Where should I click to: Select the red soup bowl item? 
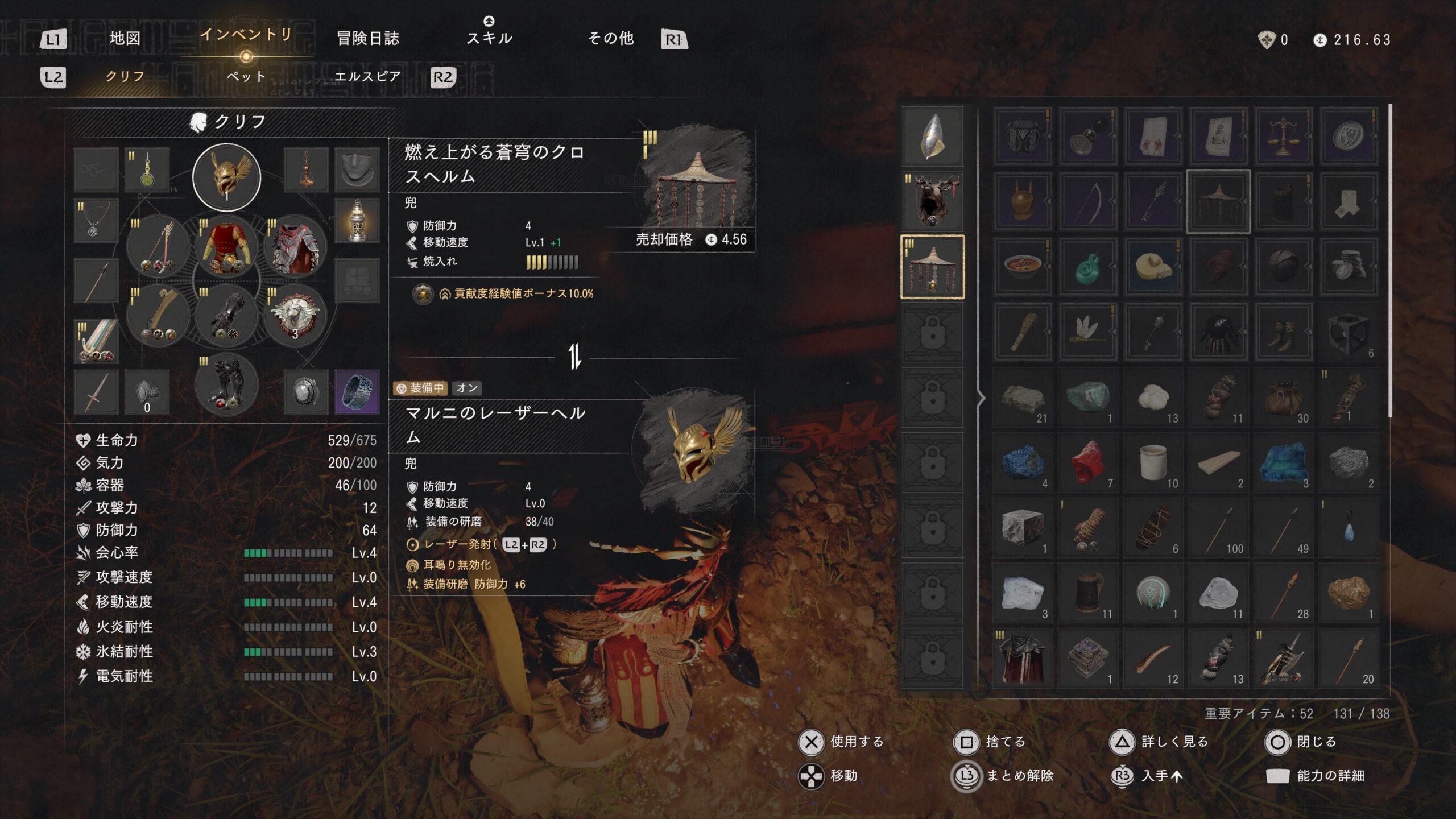tap(1023, 267)
